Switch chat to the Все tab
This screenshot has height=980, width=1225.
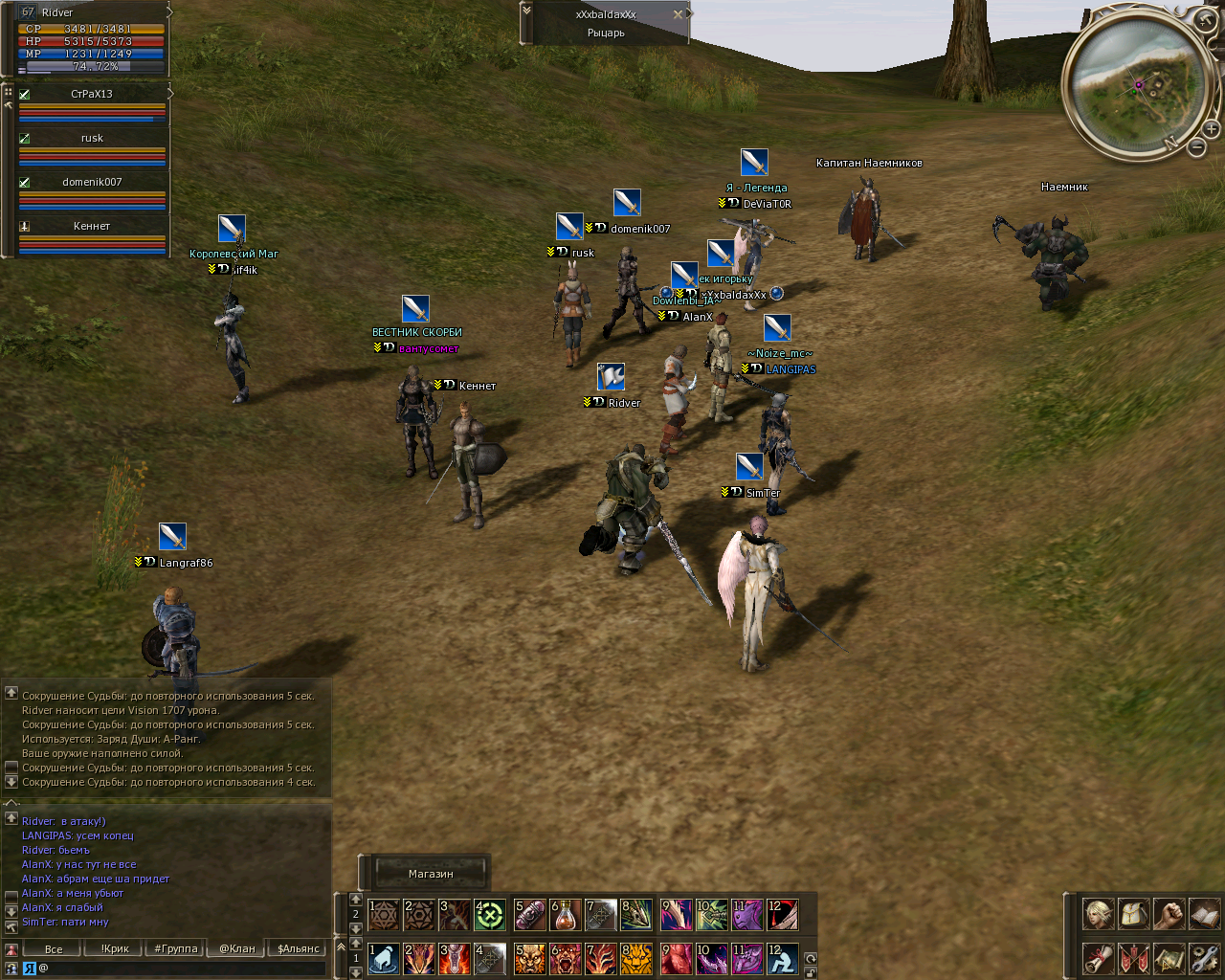pyautogui.click(x=54, y=949)
